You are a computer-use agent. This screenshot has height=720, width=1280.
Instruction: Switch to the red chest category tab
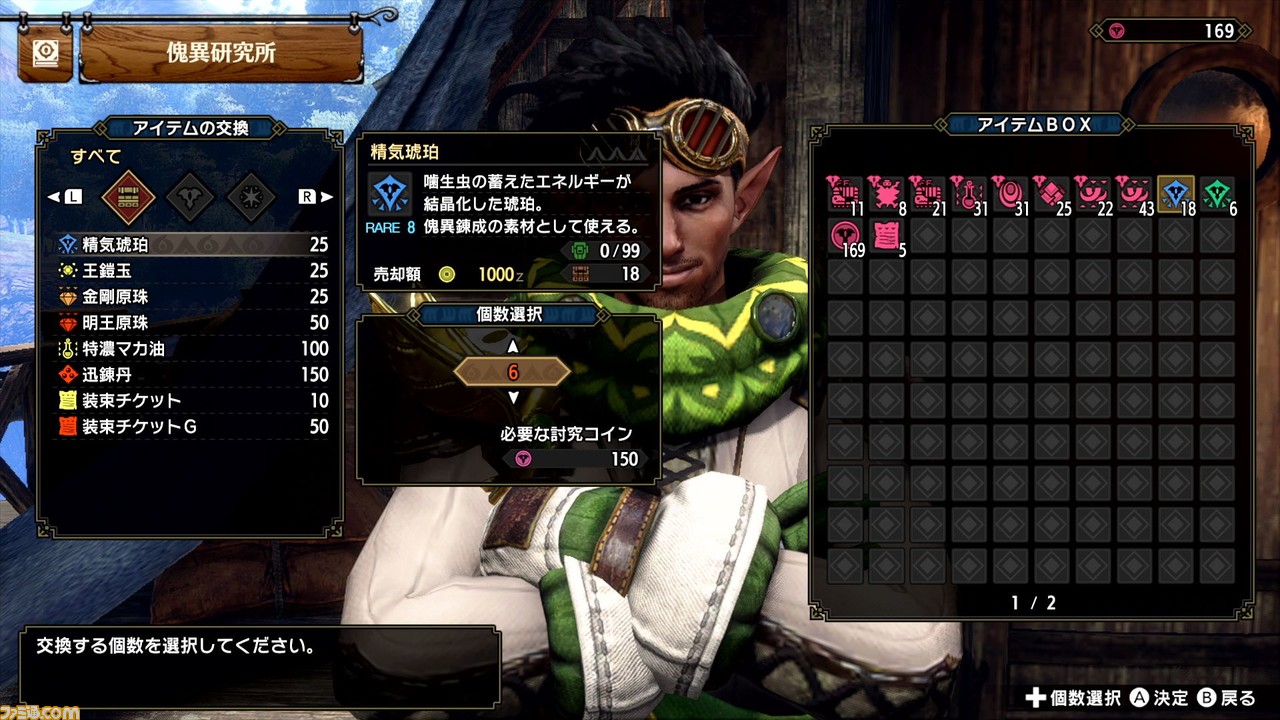[128, 197]
